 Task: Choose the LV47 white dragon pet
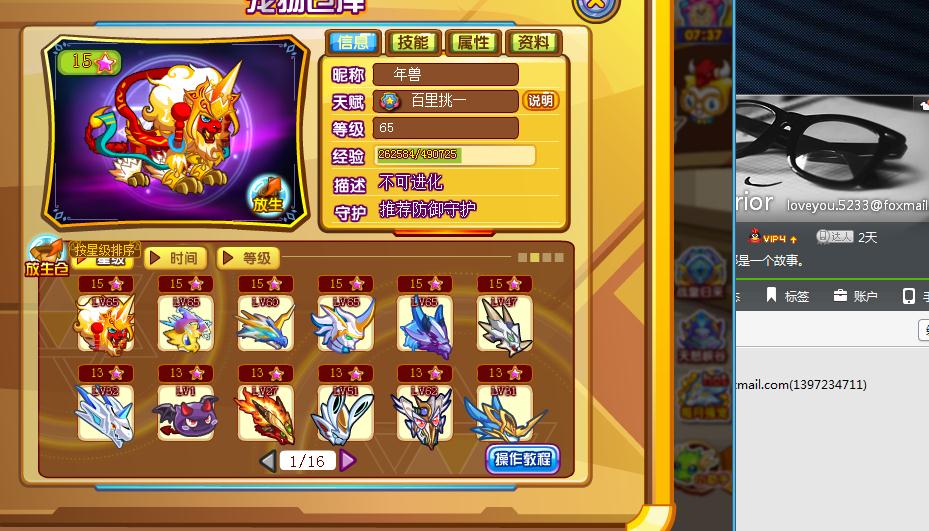504,323
